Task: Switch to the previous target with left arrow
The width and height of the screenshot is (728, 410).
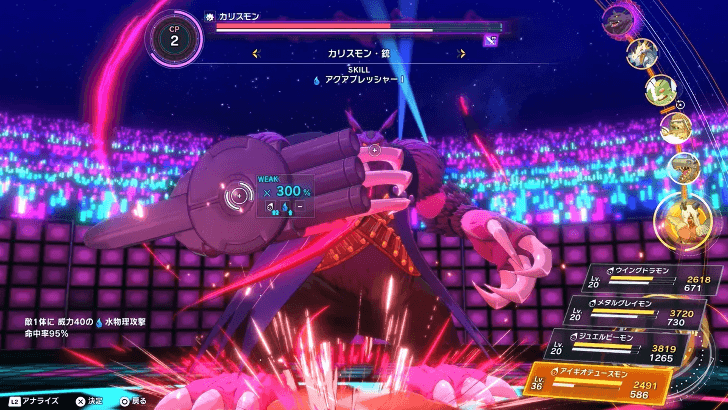Action: point(256,54)
